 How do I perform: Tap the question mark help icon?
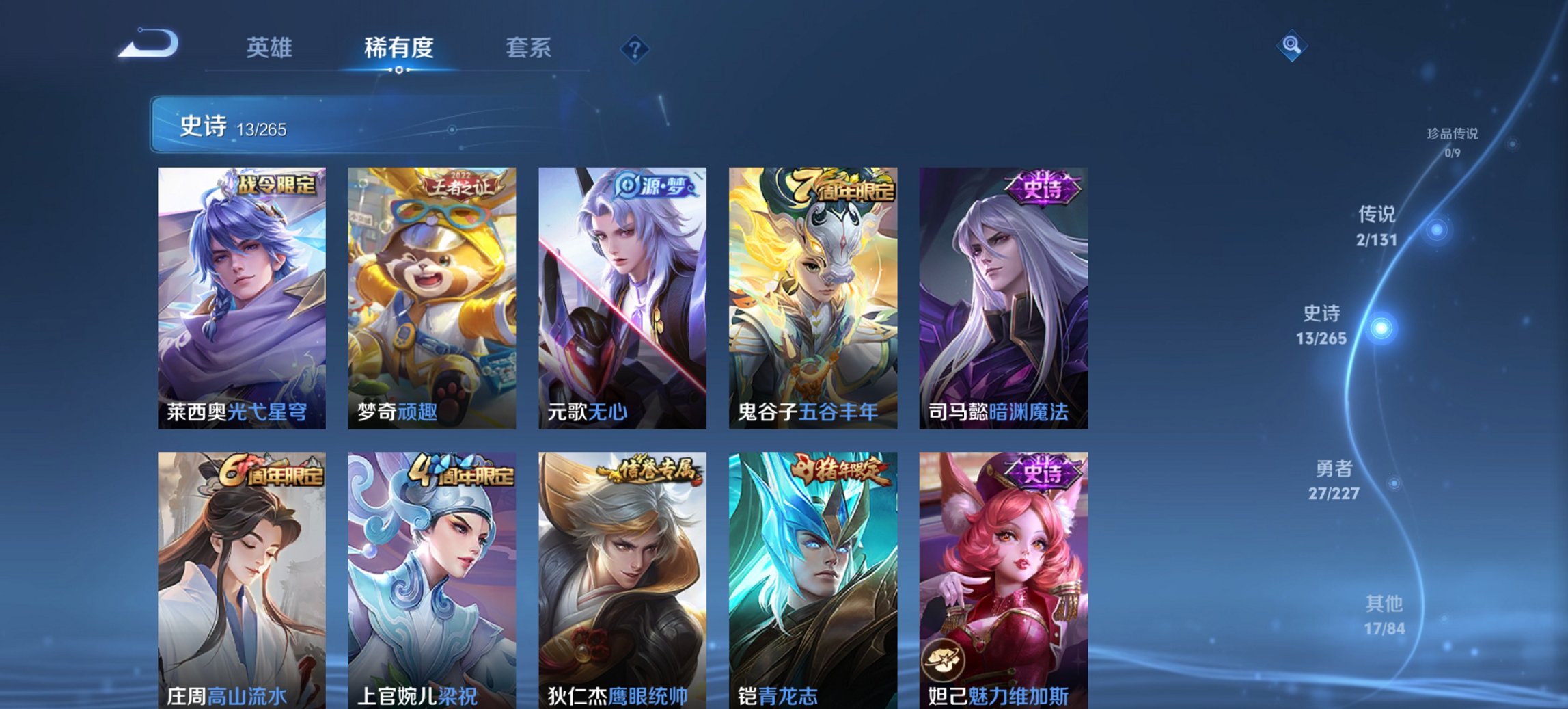635,48
